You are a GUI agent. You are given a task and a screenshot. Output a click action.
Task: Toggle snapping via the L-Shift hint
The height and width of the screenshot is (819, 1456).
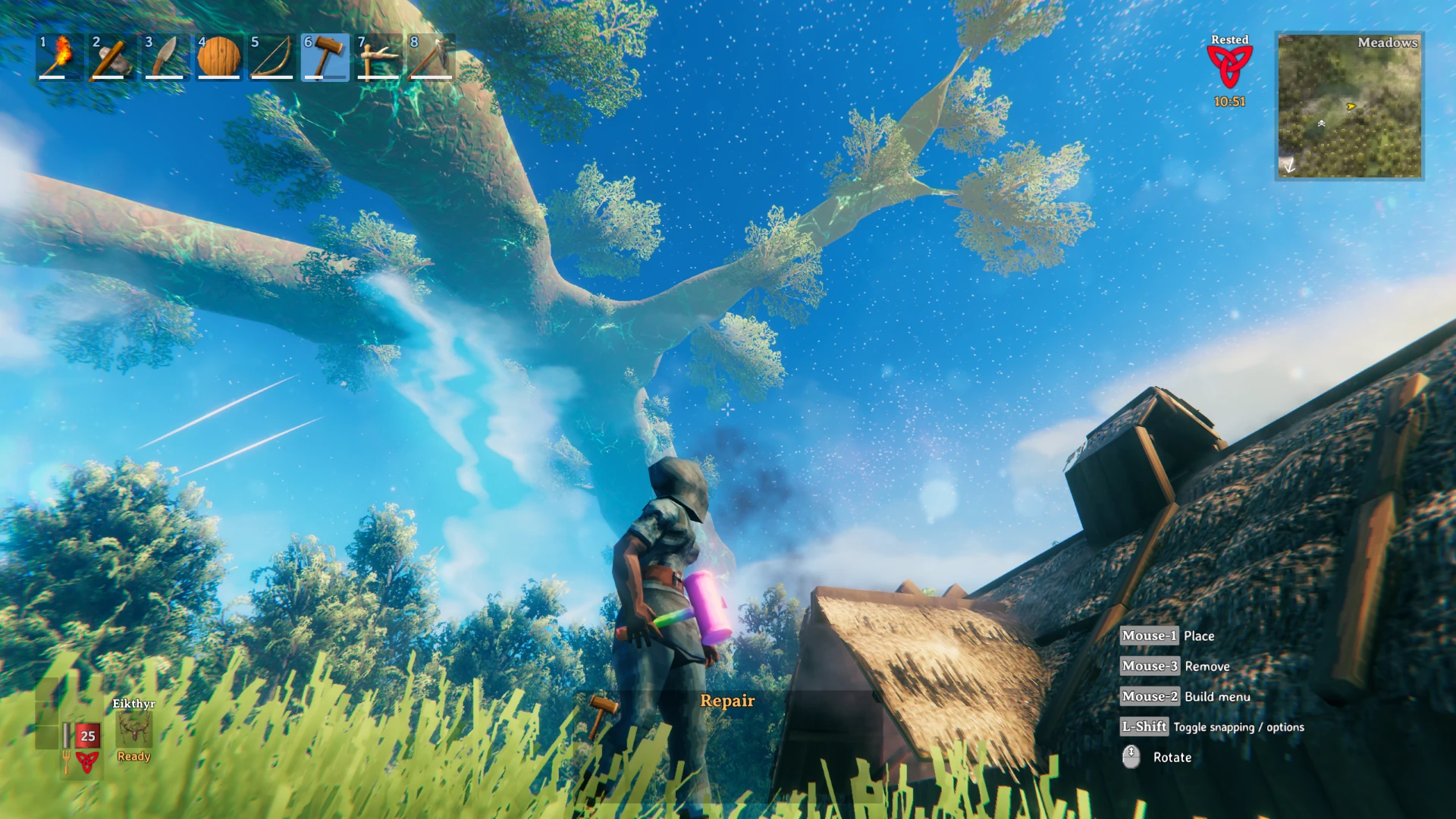pyautogui.click(x=1145, y=726)
